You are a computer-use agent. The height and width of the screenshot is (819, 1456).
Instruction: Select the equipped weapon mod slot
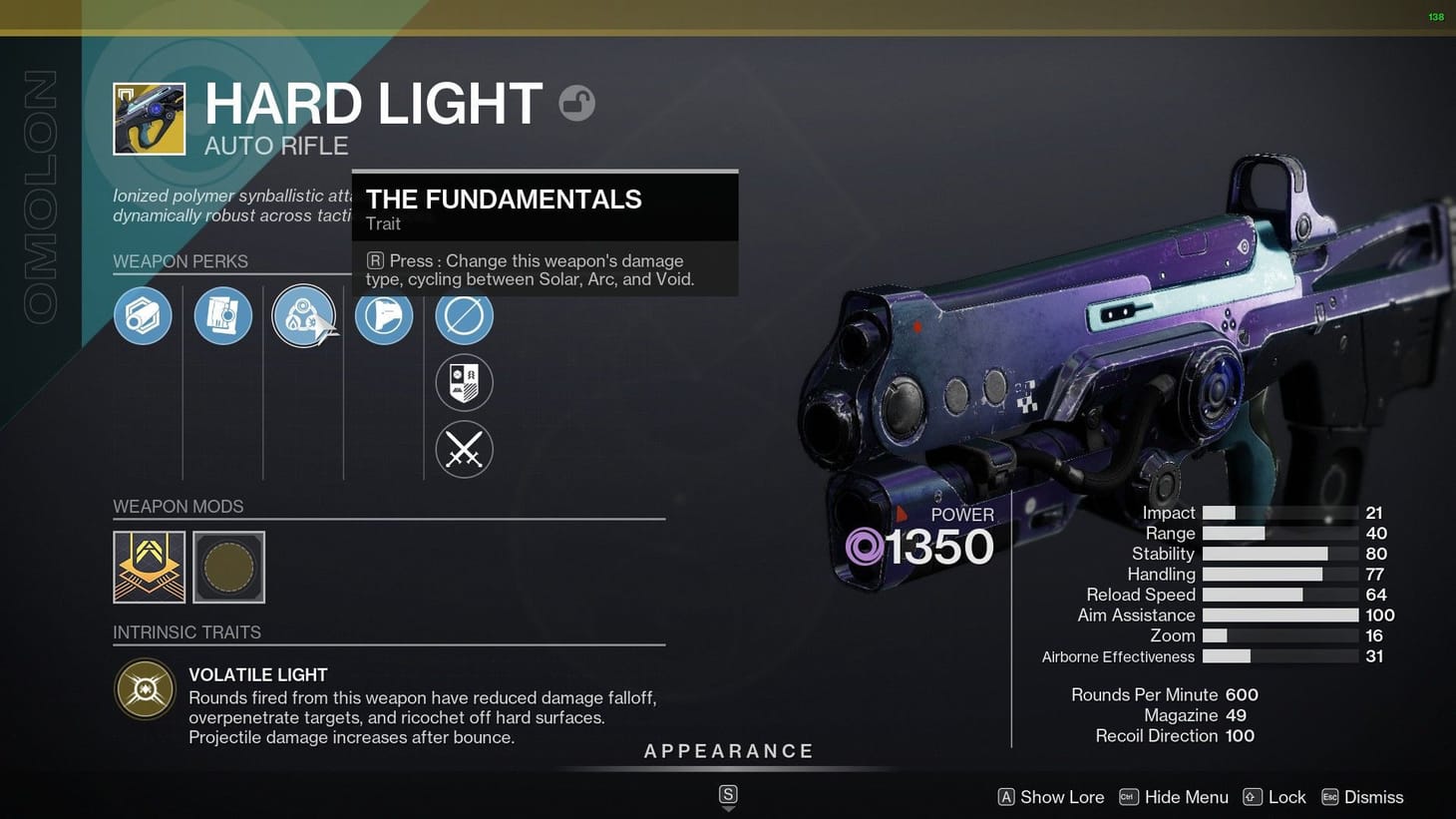click(x=149, y=567)
